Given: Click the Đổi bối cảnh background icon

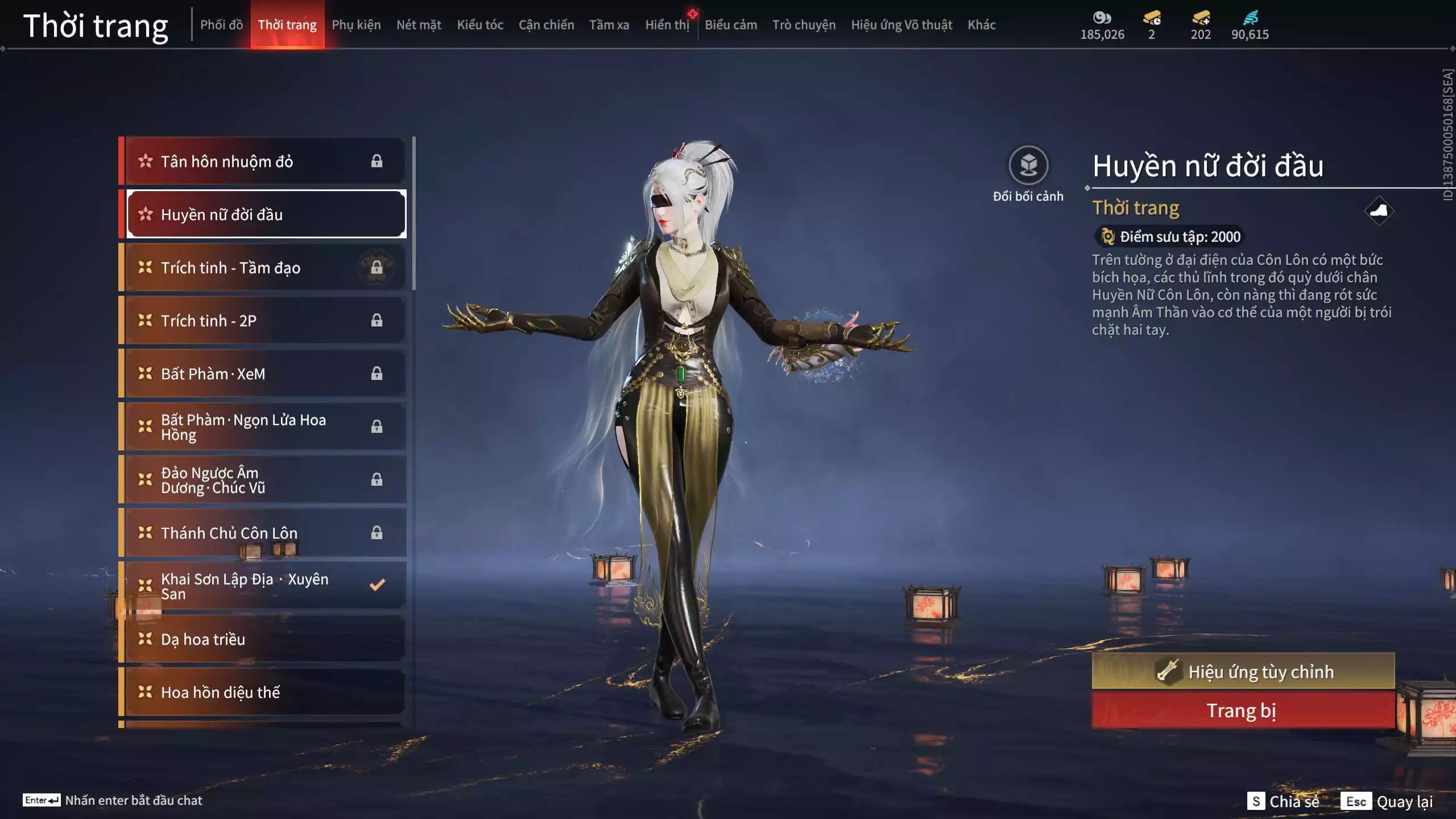Looking at the screenshot, I should point(1028,166).
